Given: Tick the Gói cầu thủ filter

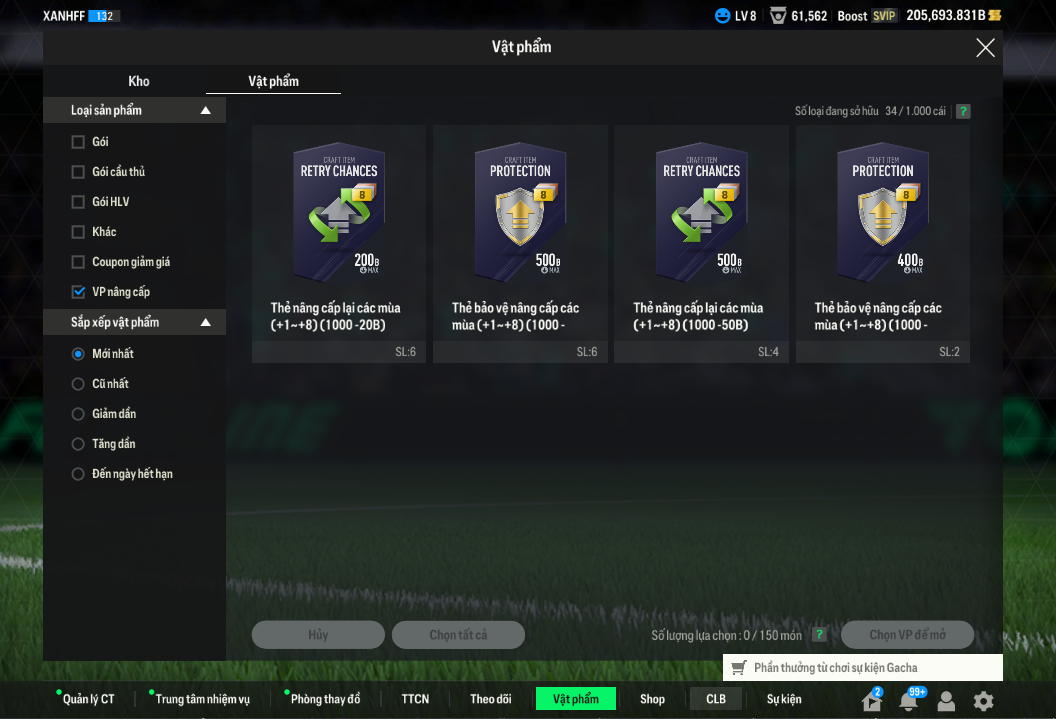Looking at the screenshot, I should pos(78,172).
